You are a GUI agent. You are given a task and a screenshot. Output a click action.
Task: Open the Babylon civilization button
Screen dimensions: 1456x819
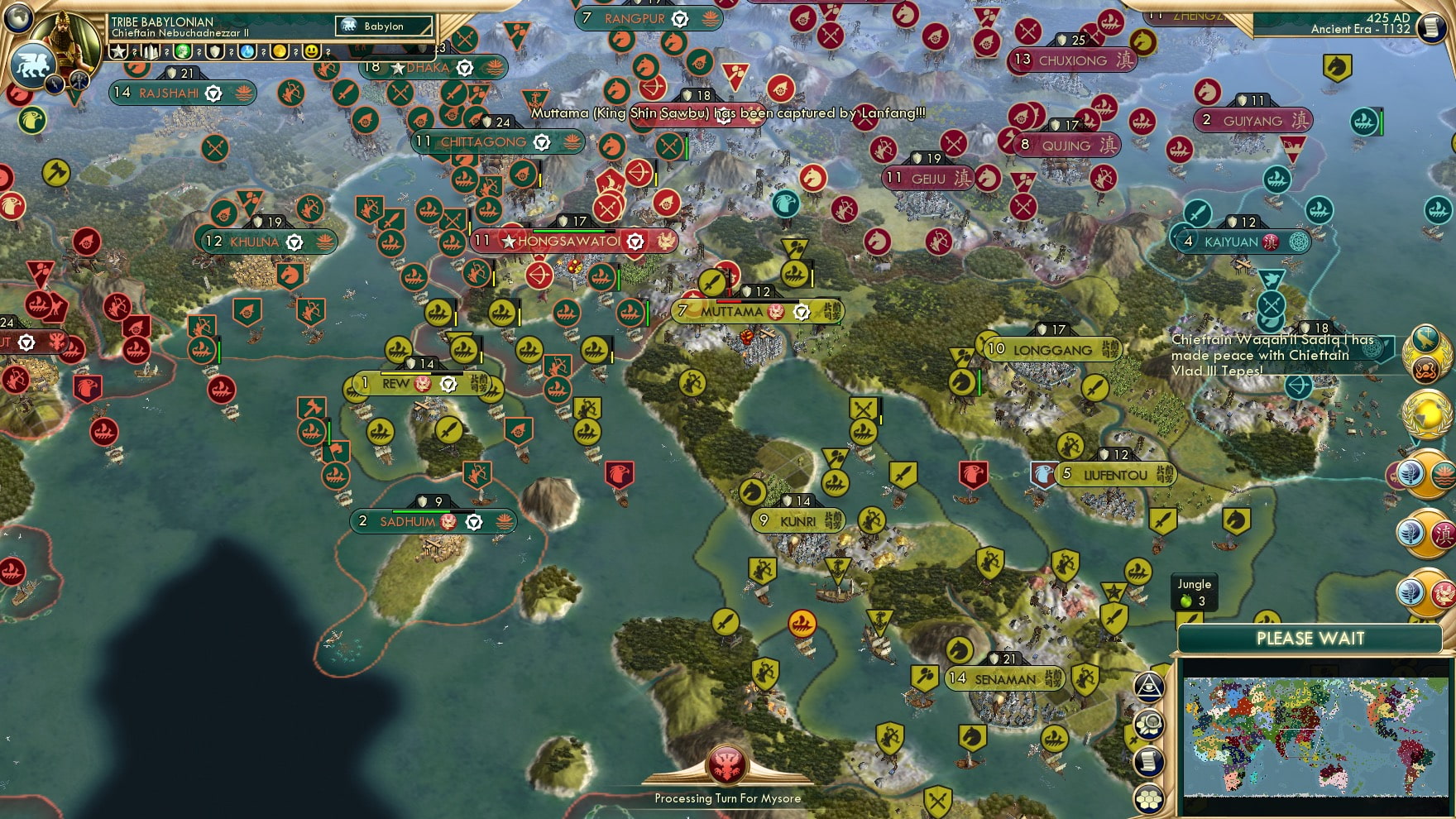click(384, 26)
